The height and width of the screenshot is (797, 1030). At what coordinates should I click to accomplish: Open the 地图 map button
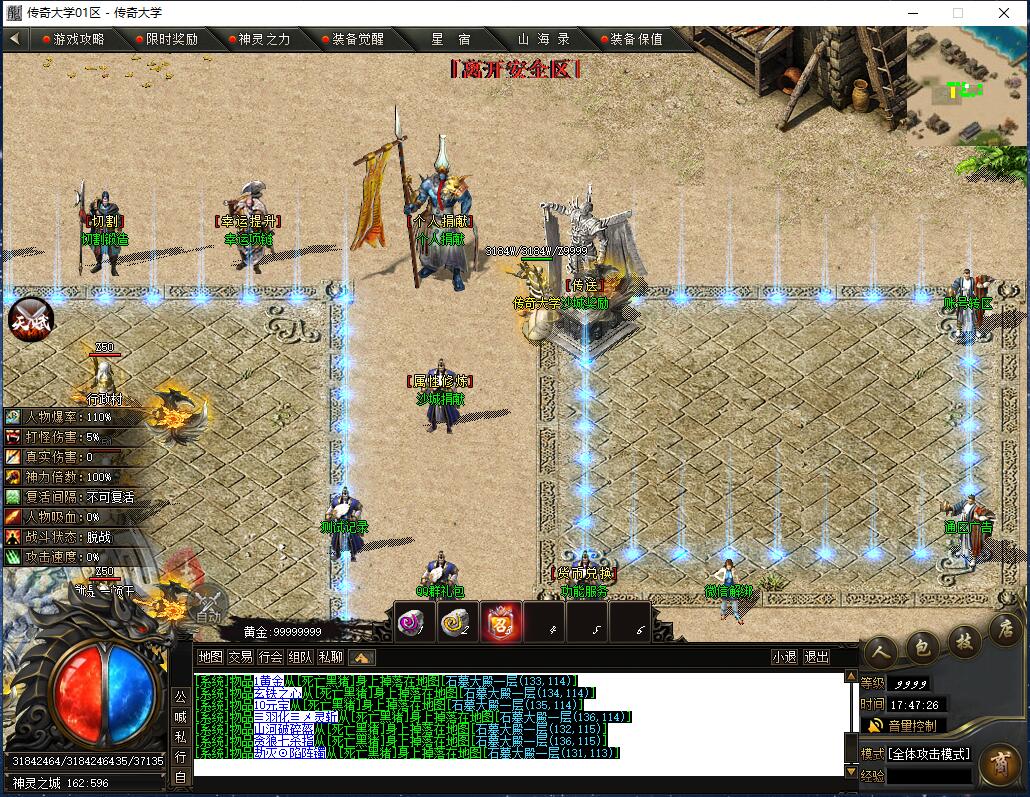point(210,657)
